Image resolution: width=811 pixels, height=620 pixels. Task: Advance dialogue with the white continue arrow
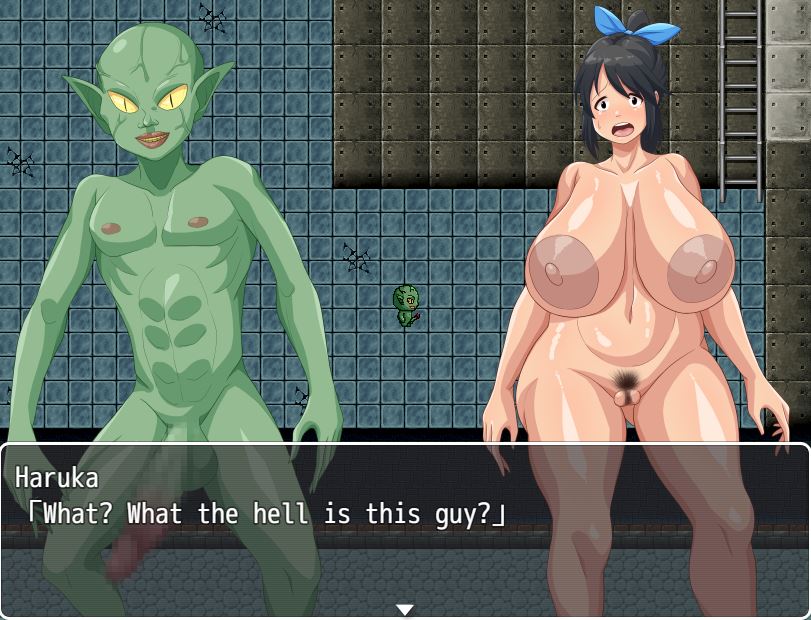[405, 609]
